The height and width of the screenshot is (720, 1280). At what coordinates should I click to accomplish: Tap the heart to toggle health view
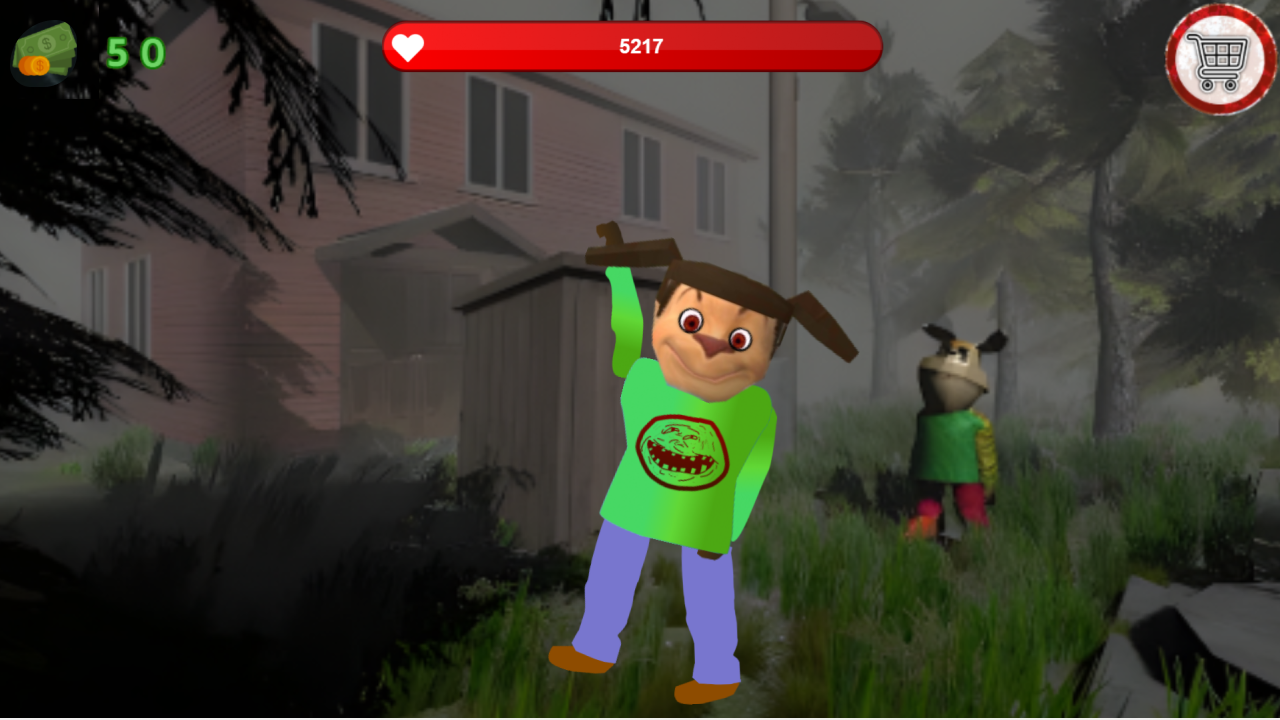[408, 46]
